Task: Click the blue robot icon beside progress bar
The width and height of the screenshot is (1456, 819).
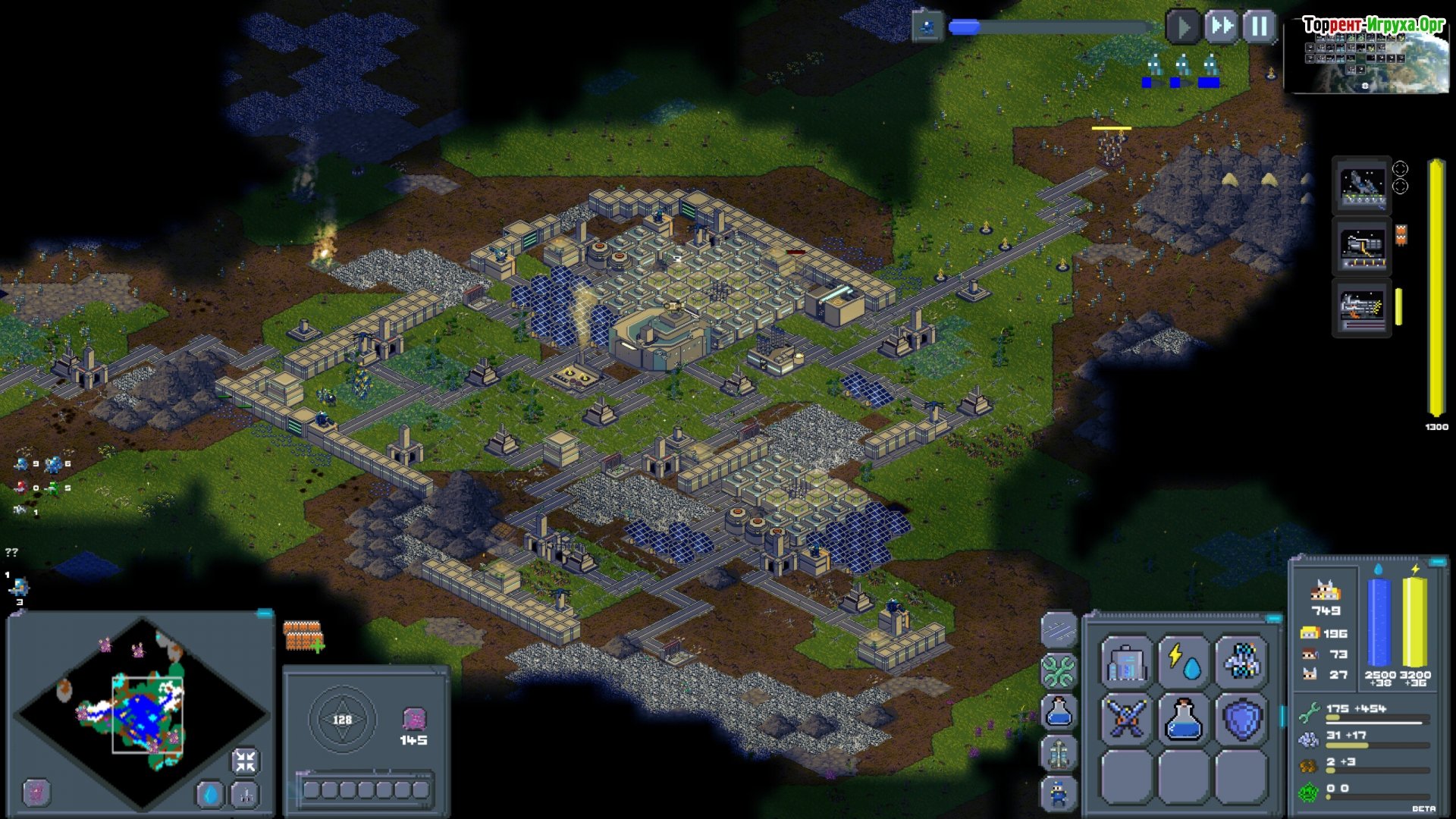Action: [927, 27]
